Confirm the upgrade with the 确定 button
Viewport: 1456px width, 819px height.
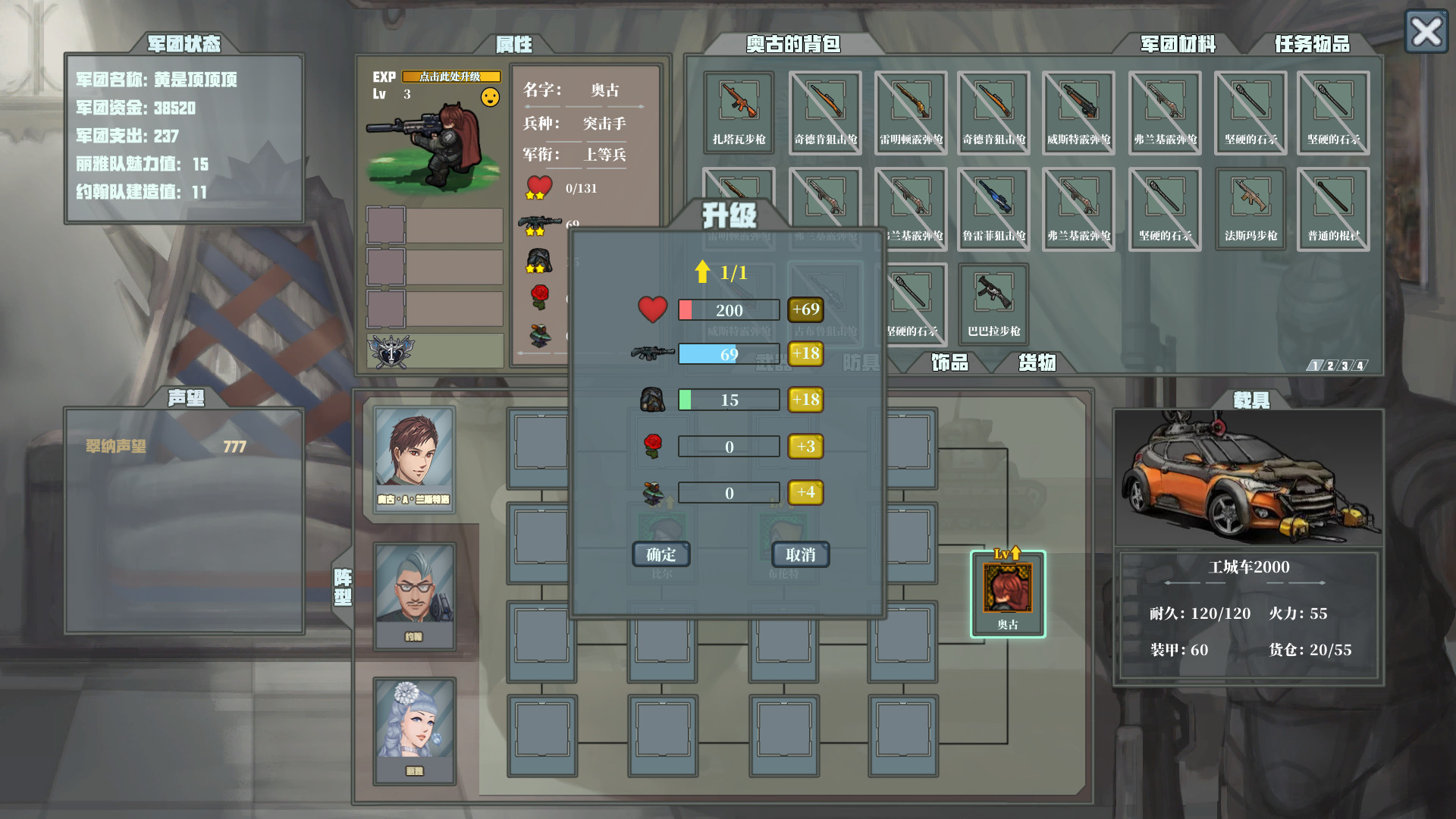click(661, 554)
